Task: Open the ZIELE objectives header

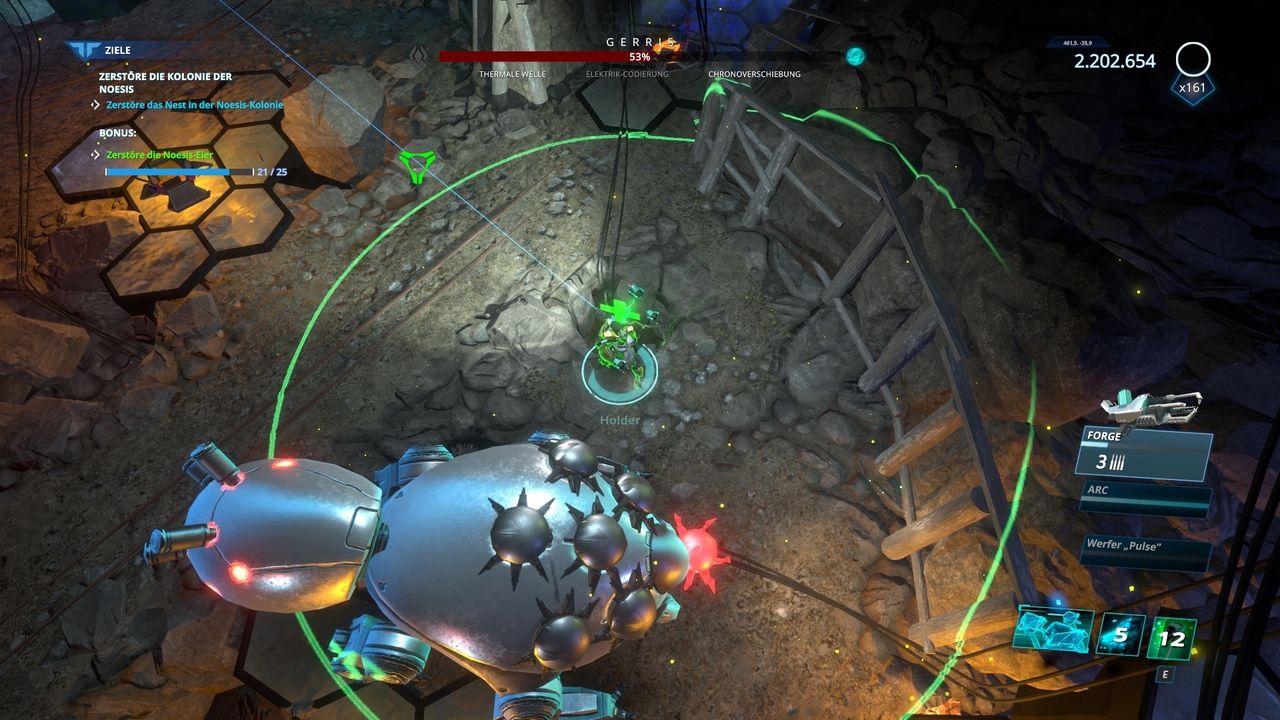Action: [x=116, y=49]
